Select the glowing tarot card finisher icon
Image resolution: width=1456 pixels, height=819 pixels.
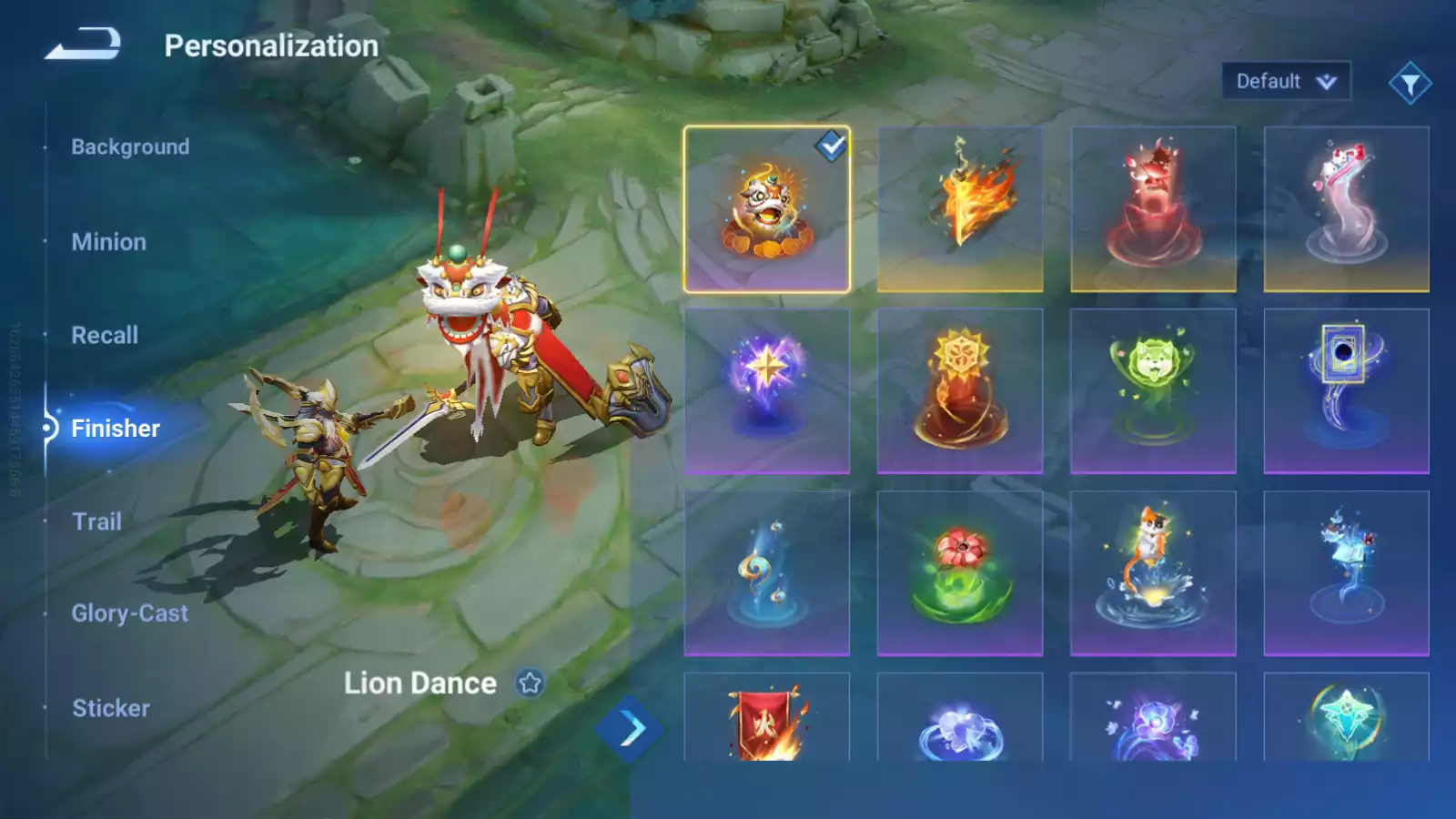1346,389
